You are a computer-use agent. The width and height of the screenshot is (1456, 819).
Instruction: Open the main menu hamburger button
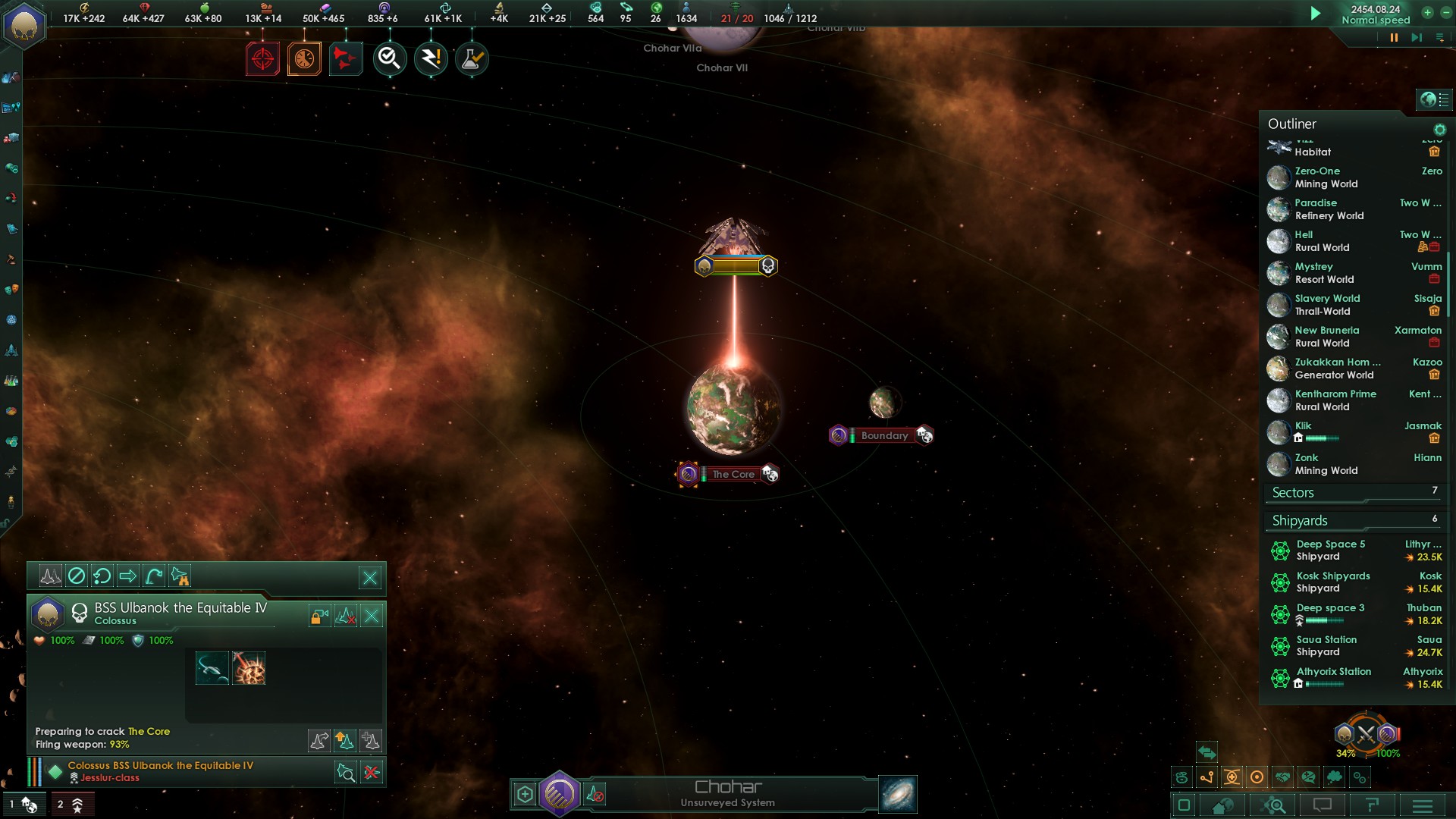pyautogui.click(x=1423, y=805)
